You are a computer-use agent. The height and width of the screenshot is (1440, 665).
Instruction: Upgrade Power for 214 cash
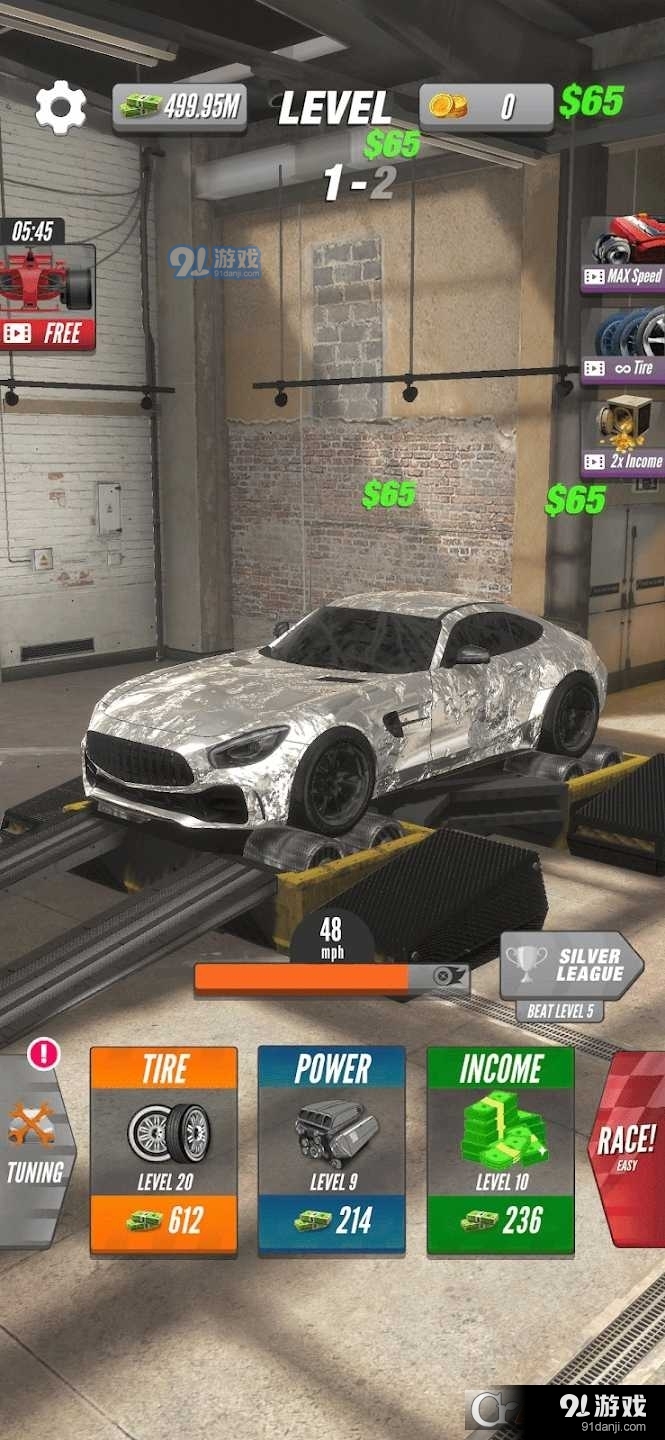pyautogui.click(x=332, y=1150)
